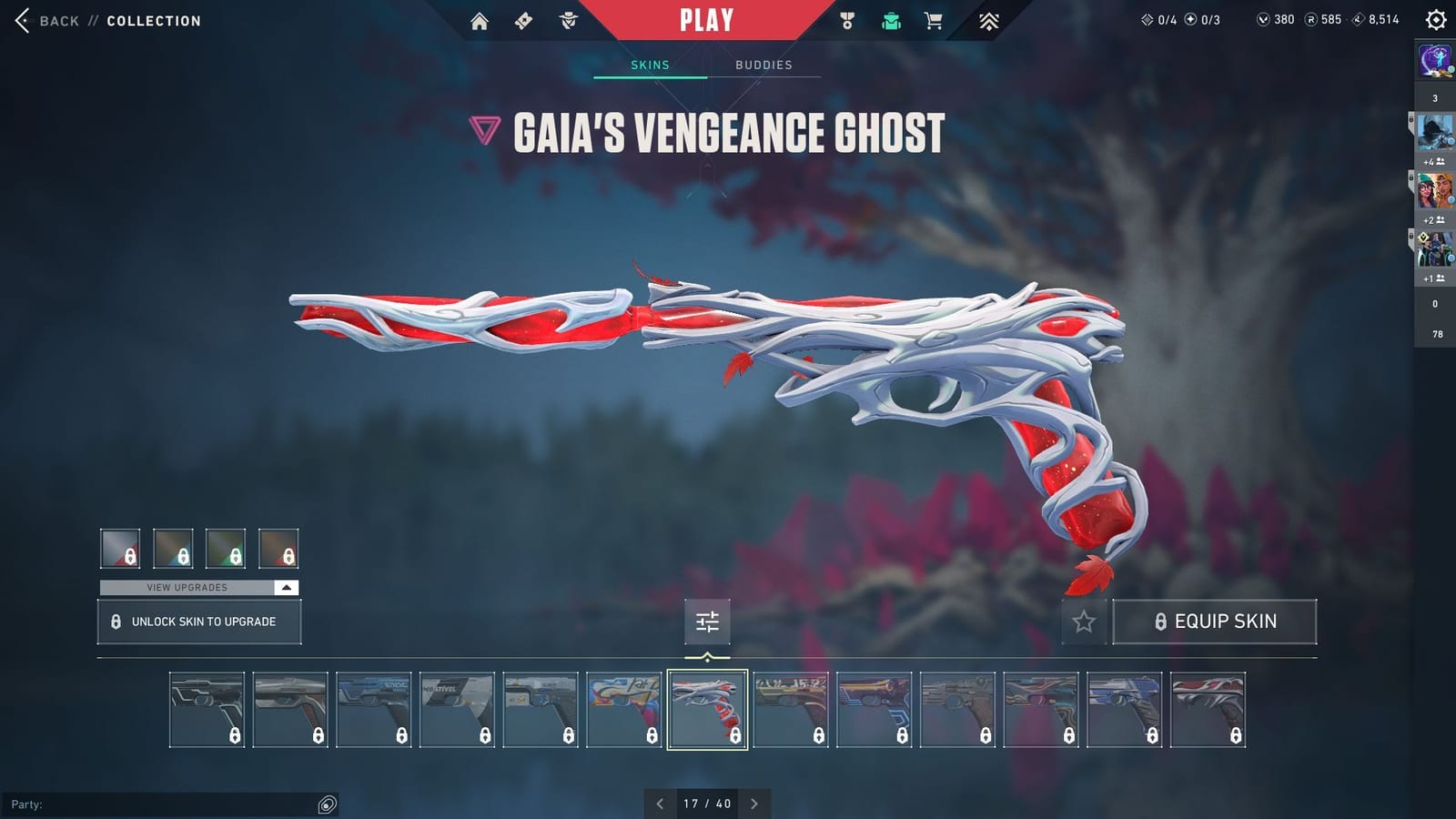1456x819 pixels.
Task: Select the blue Ghost skin thumbnail
Action: [1125, 709]
